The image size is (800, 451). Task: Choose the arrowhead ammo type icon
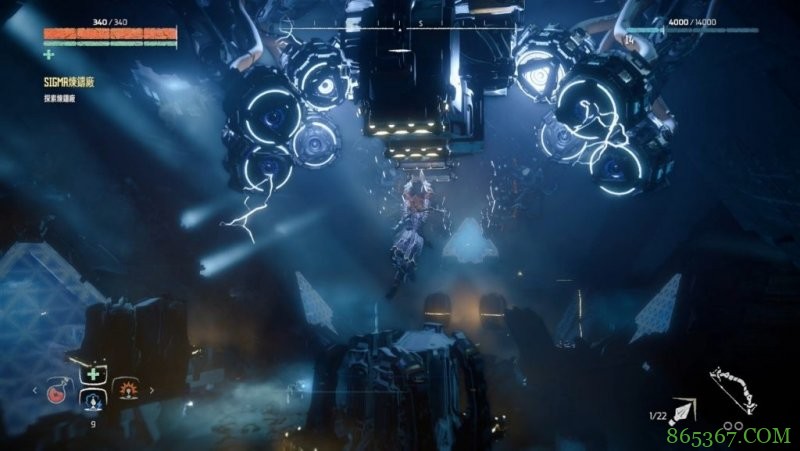[x=684, y=411]
